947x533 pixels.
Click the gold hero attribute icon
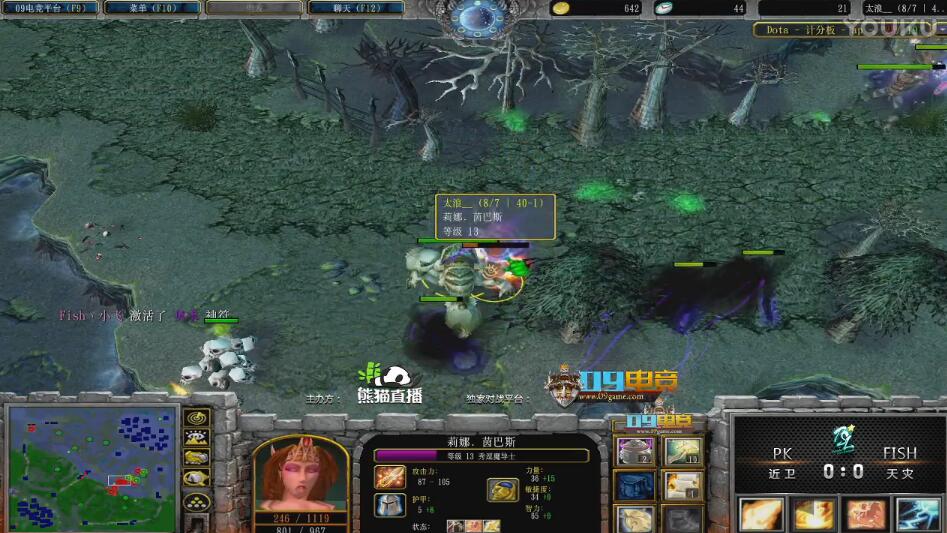(502, 489)
